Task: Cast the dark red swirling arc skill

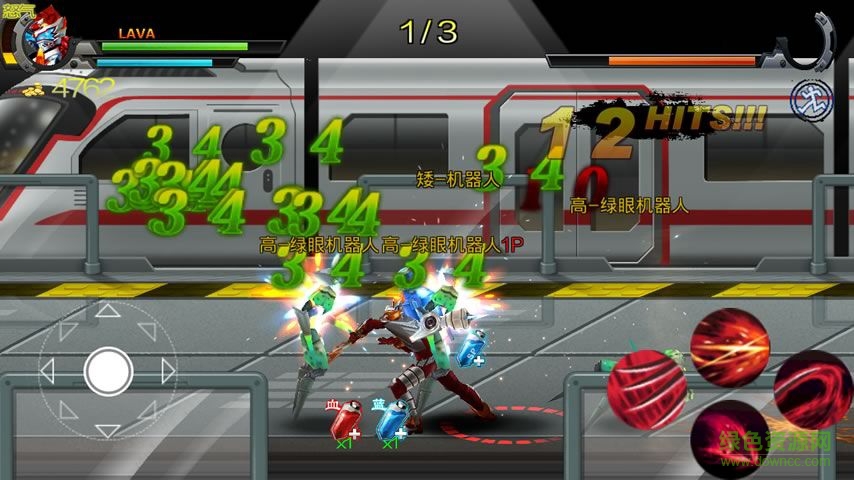Action: click(812, 389)
